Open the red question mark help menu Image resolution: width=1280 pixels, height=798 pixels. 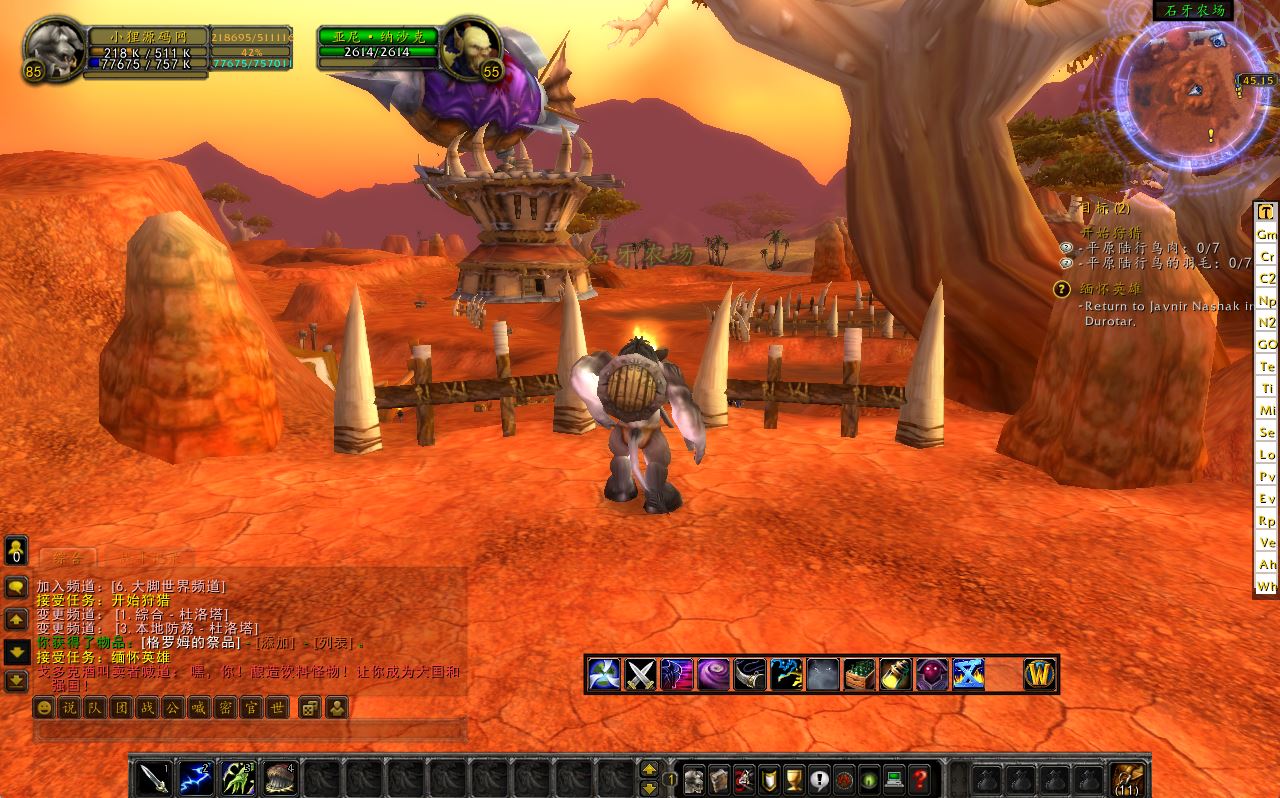(920, 778)
